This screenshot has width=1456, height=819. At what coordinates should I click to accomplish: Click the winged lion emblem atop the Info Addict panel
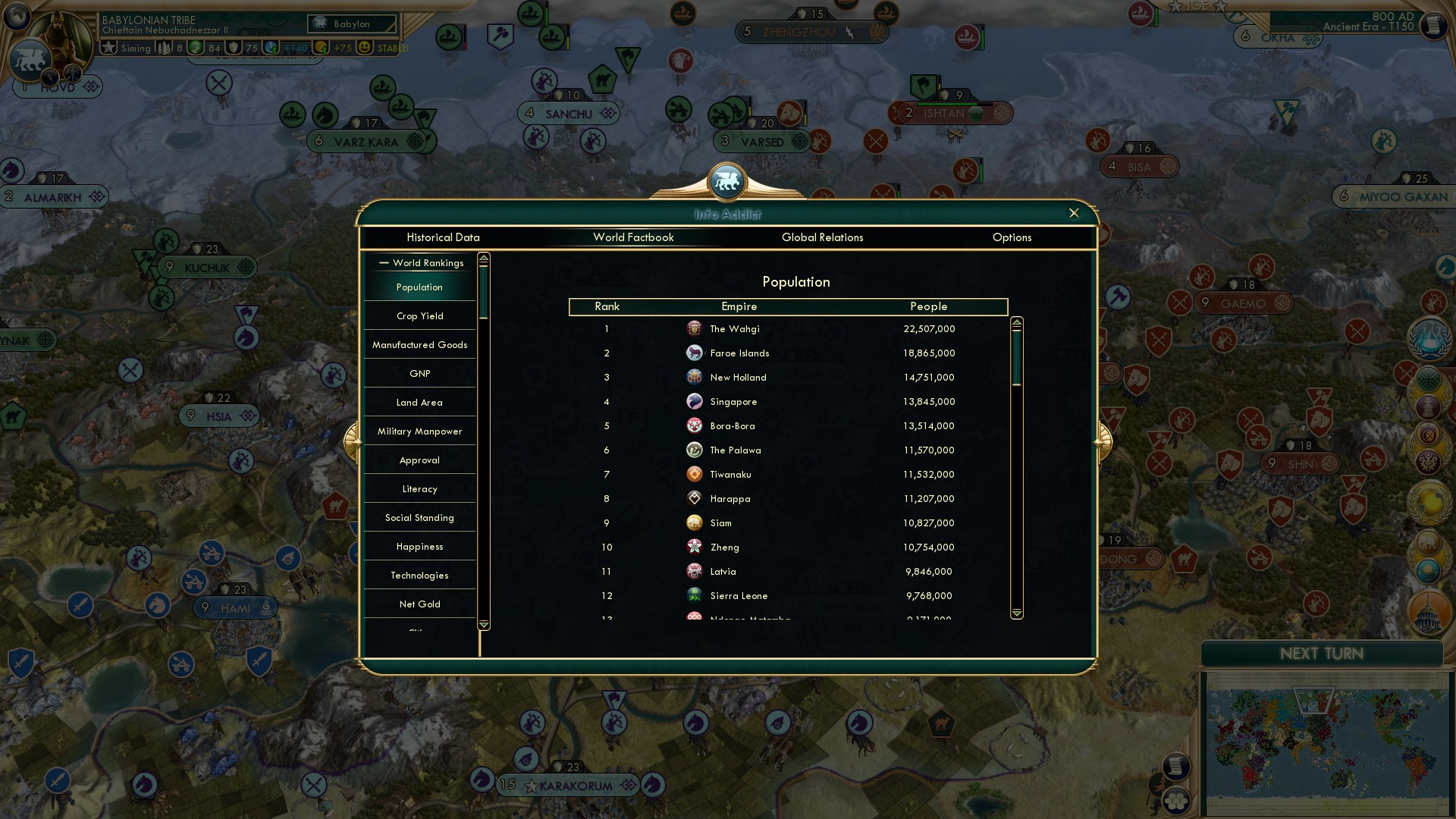(727, 180)
